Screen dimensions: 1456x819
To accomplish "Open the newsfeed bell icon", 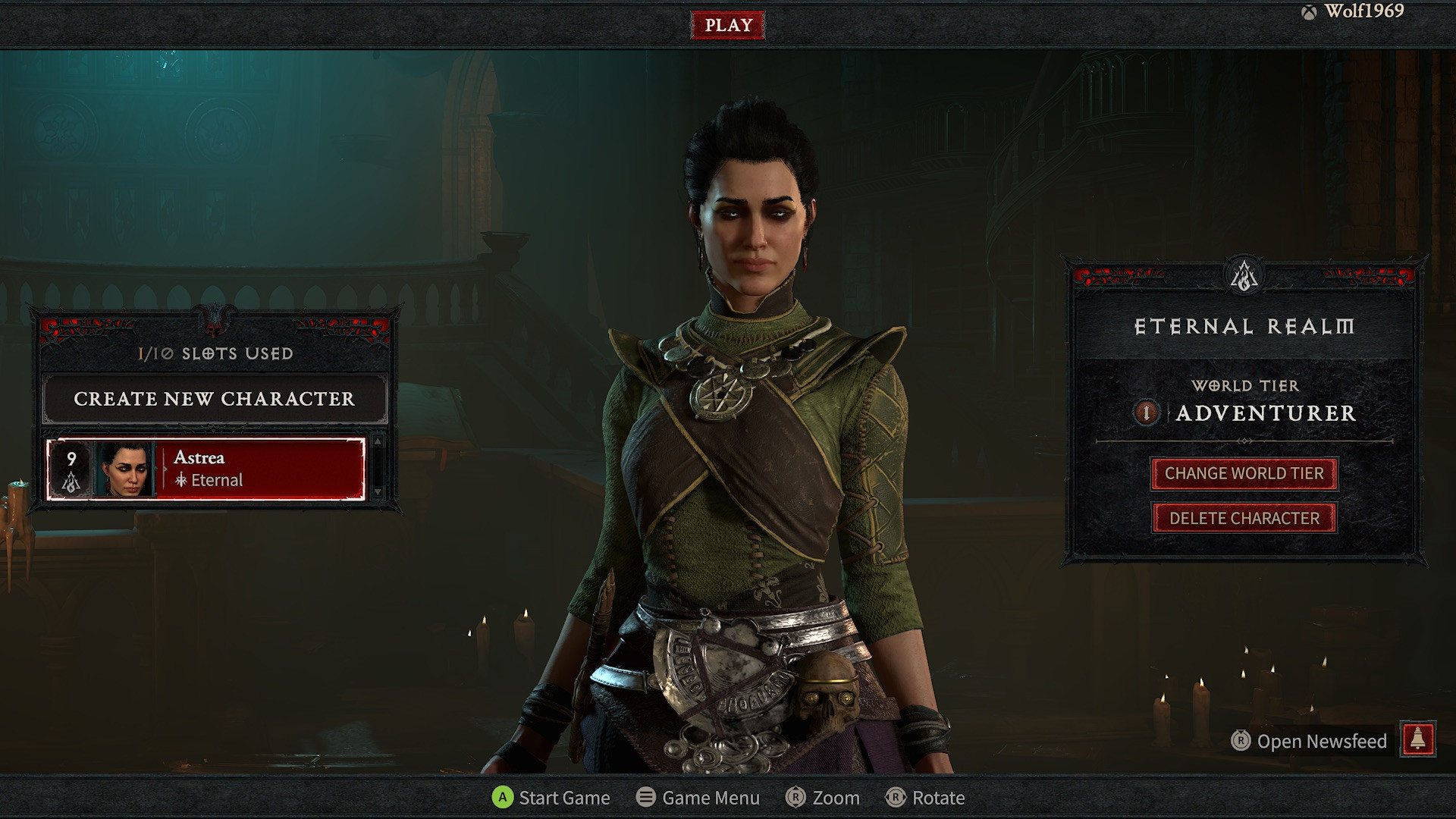I will click(1418, 740).
